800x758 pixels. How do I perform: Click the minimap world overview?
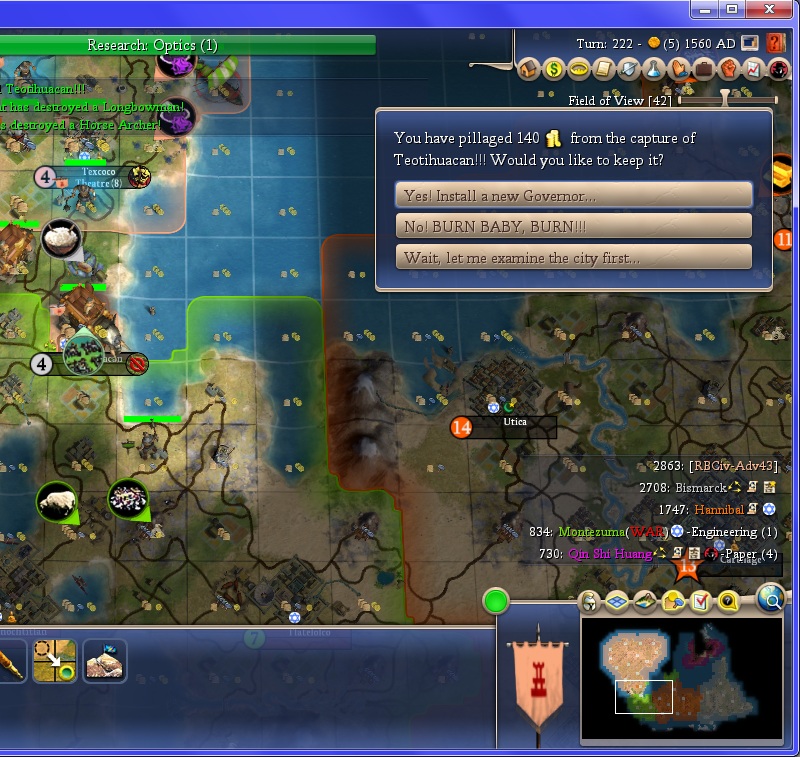(682, 680)
